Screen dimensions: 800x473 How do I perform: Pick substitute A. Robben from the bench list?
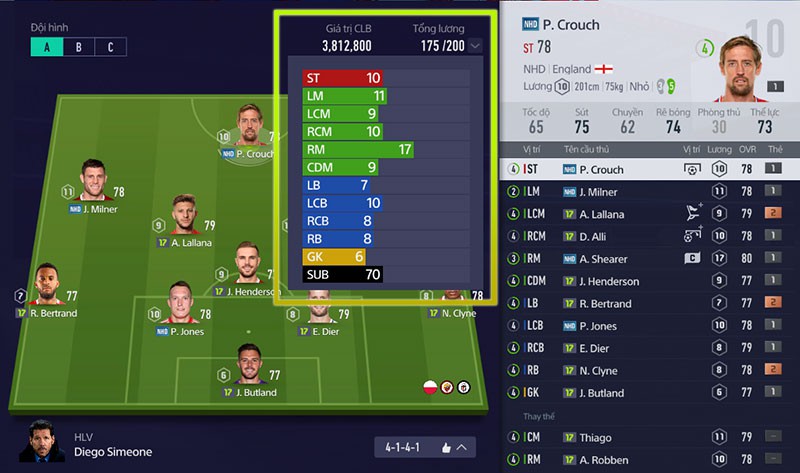[650, 460]
